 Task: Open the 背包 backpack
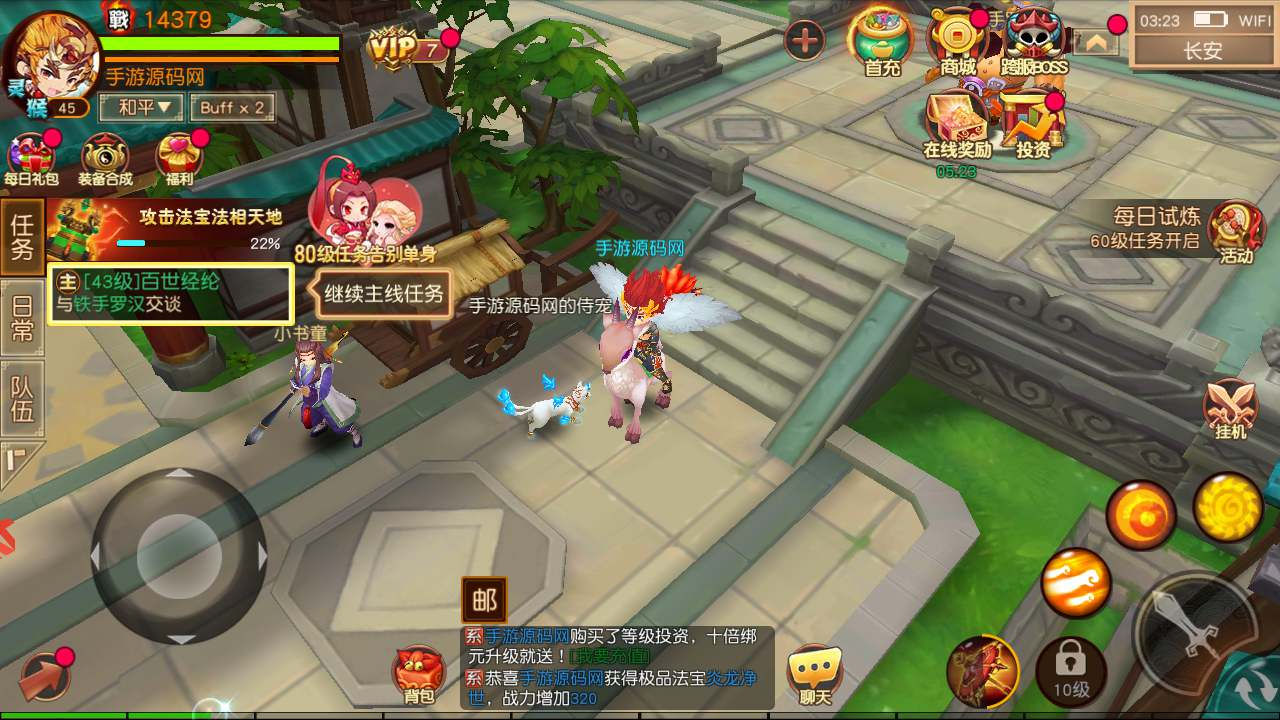point(419,674)
